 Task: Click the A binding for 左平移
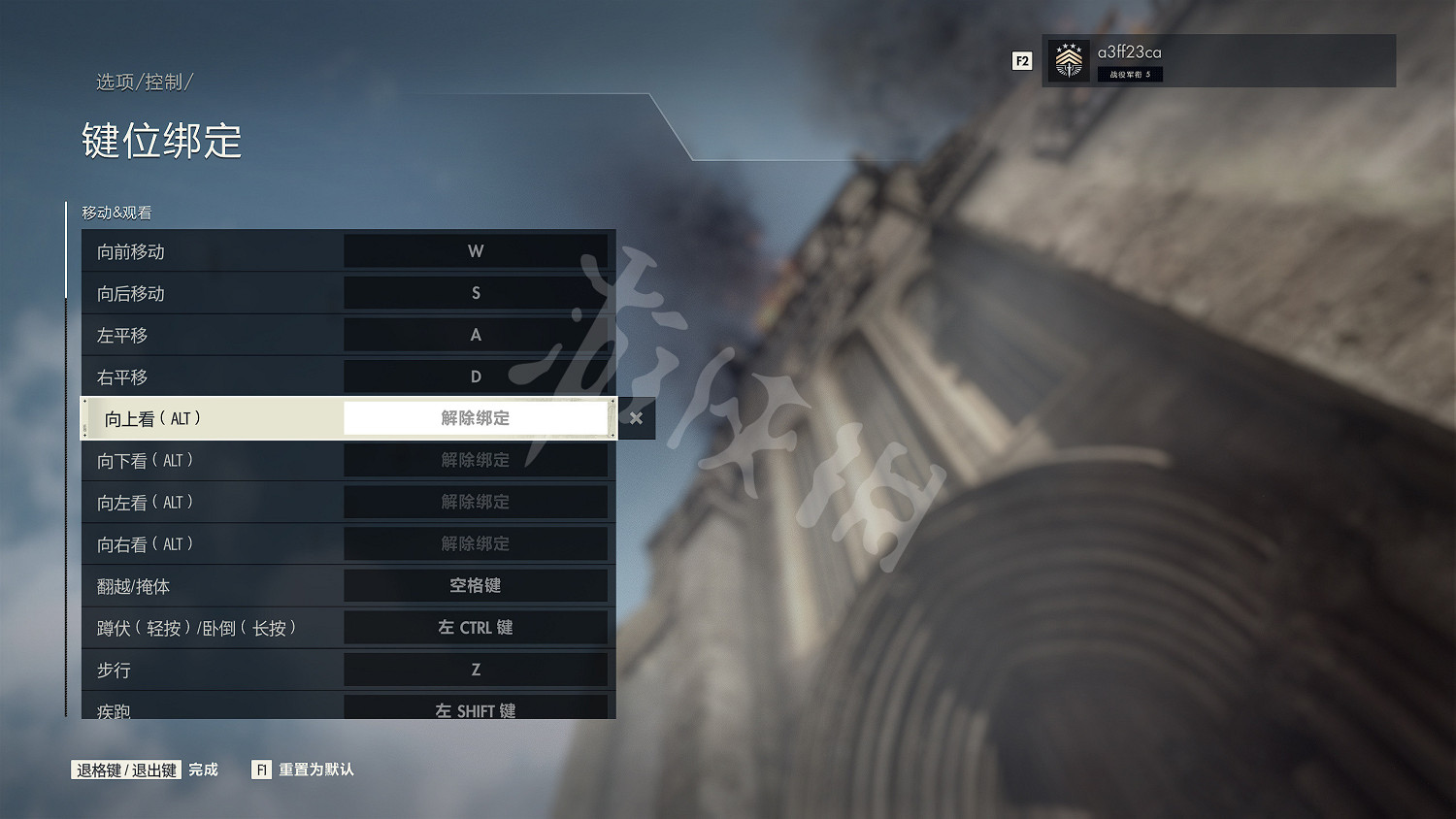pyautogui.click(x=476, y=334)
